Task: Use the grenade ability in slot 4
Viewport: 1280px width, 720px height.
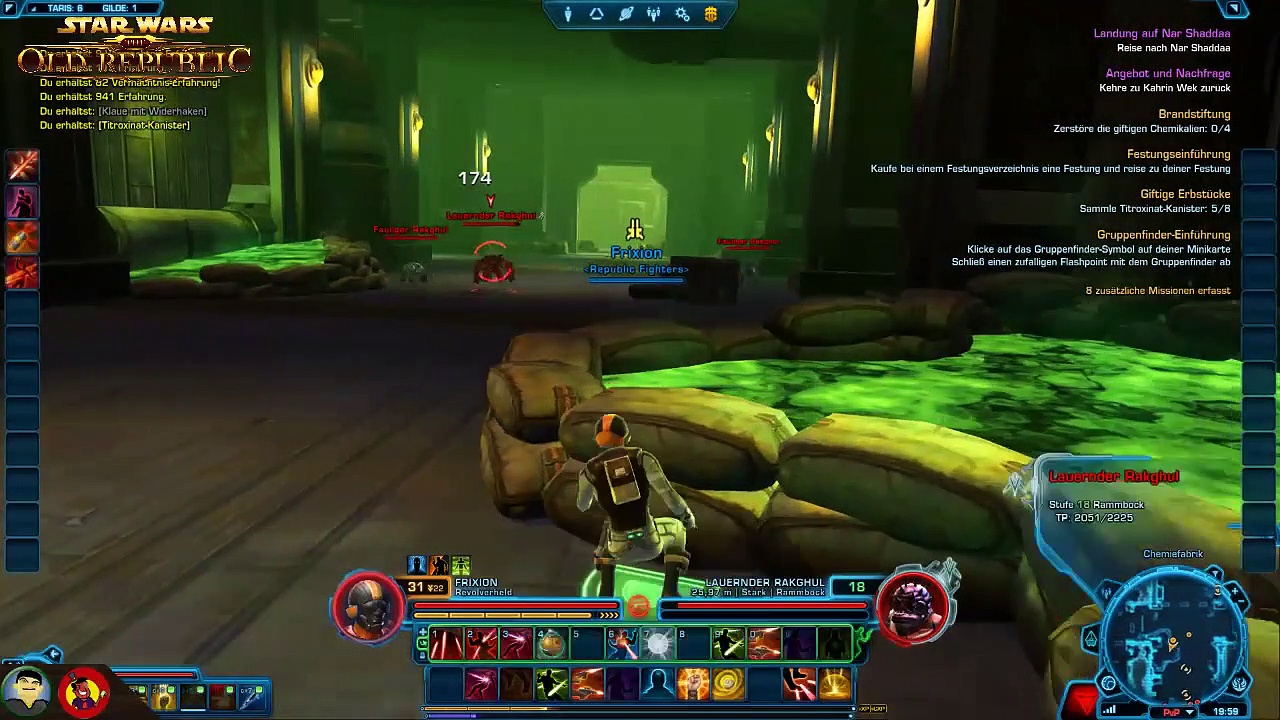Action: pyautogui.click(x=551, y=644)
